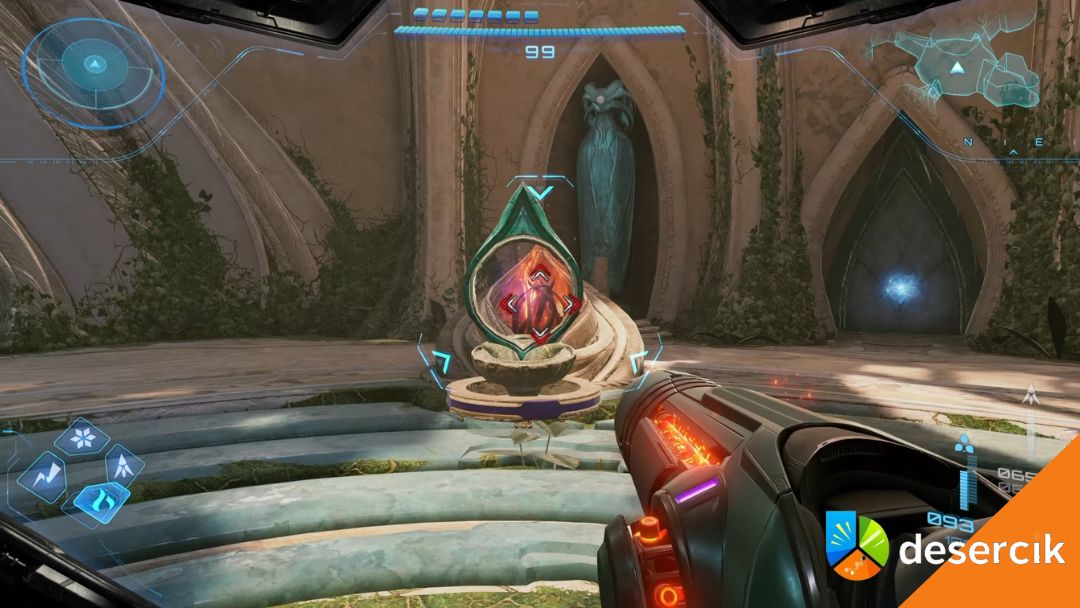Select the ice snowflake shot icon
This screenshot has width=1080, height=608.
(82, 439)
